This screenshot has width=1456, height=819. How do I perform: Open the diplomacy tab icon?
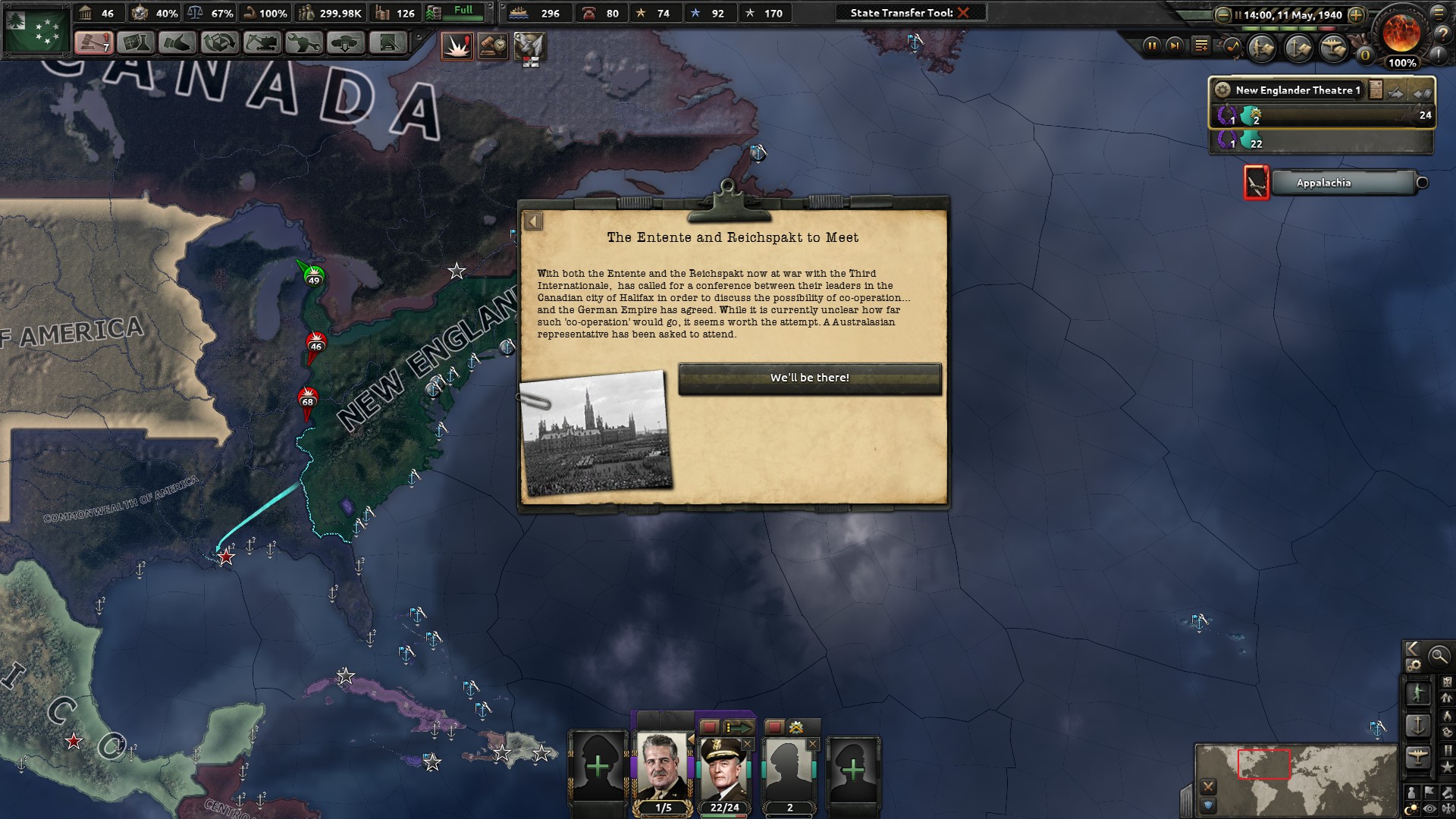(x=177, y=43)
